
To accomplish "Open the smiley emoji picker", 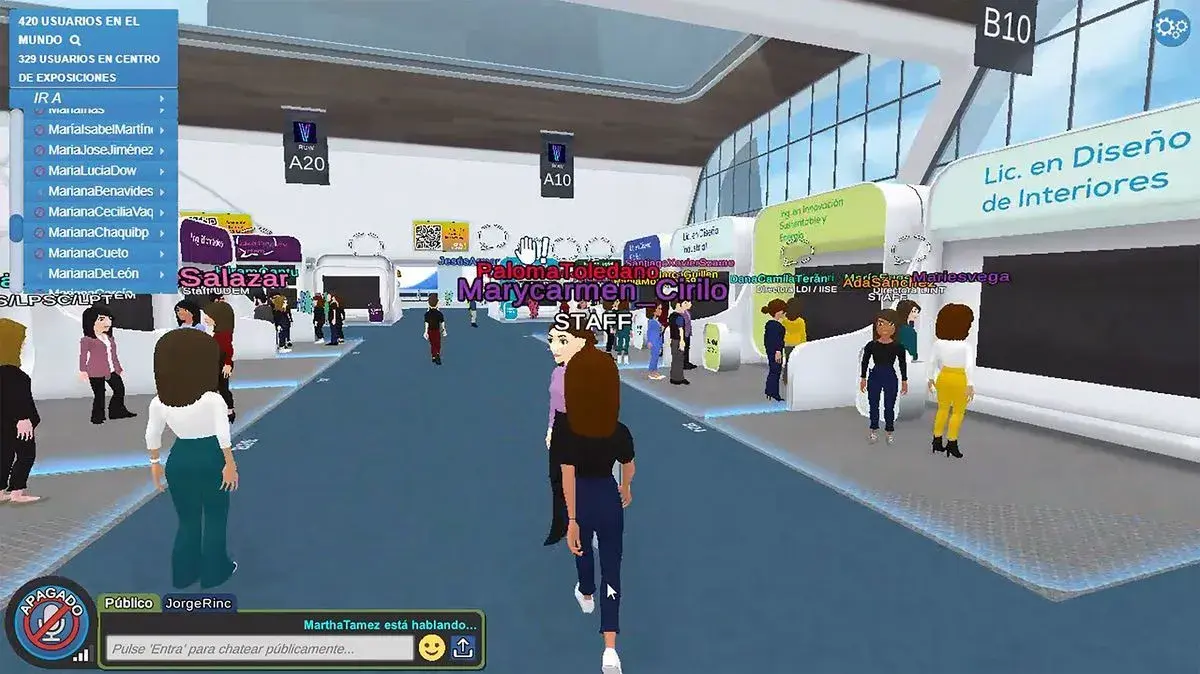I will click(432, 648).
